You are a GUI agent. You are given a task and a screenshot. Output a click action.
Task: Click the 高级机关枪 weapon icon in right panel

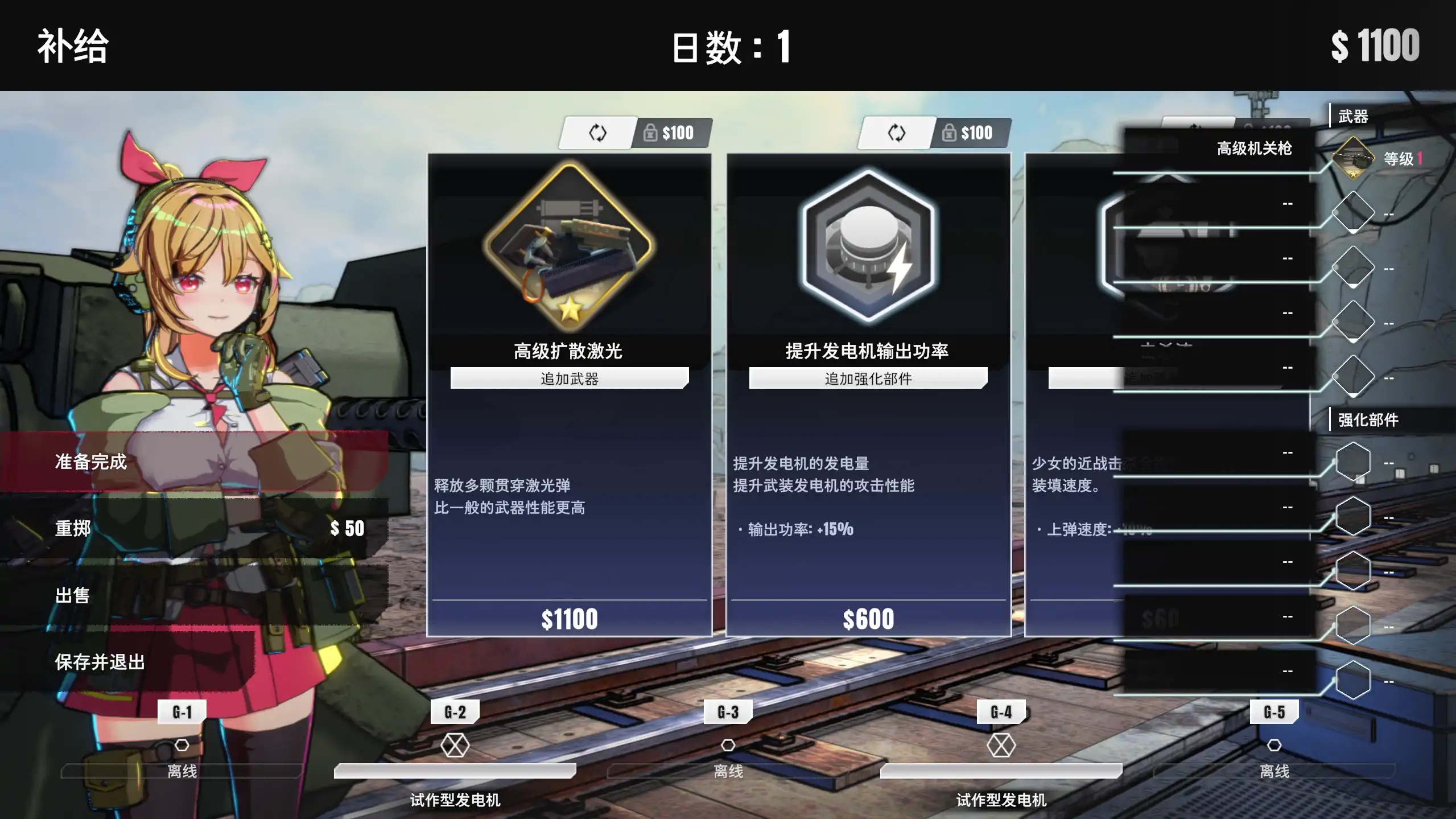pos(1354,158)
